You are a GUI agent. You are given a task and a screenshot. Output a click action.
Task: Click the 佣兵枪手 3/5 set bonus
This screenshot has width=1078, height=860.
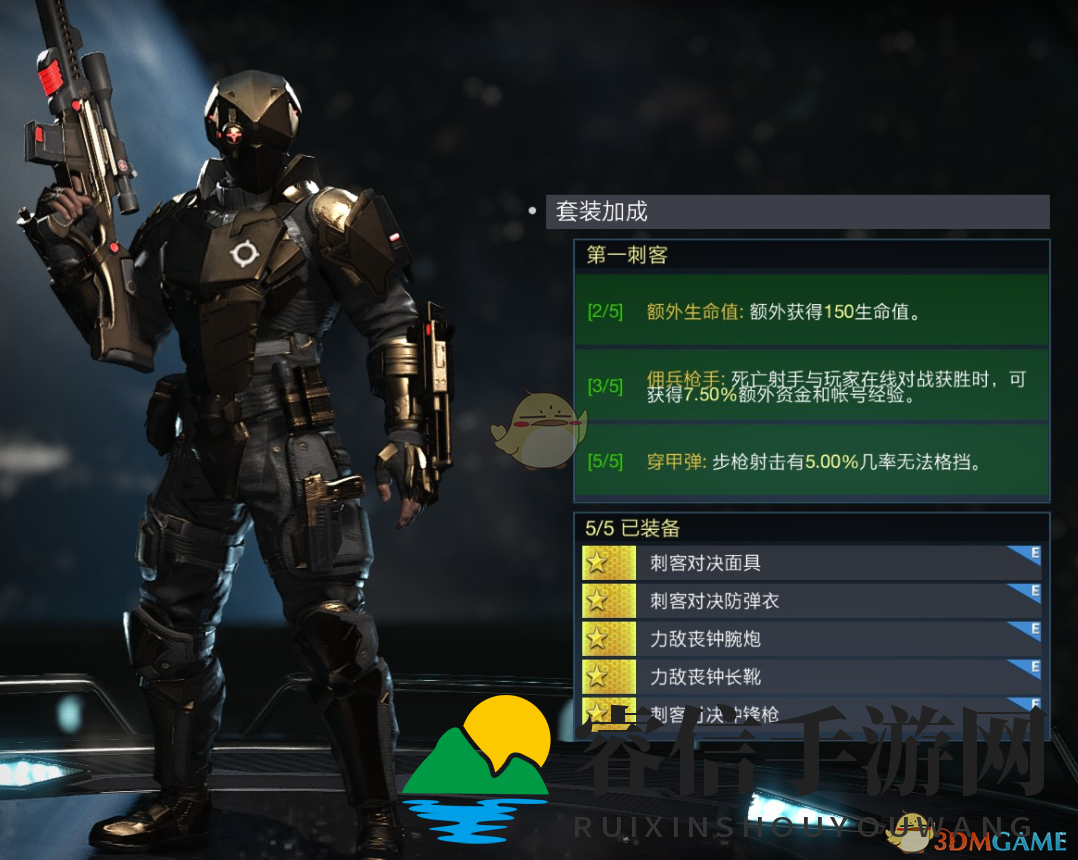[x=811, y=386]
